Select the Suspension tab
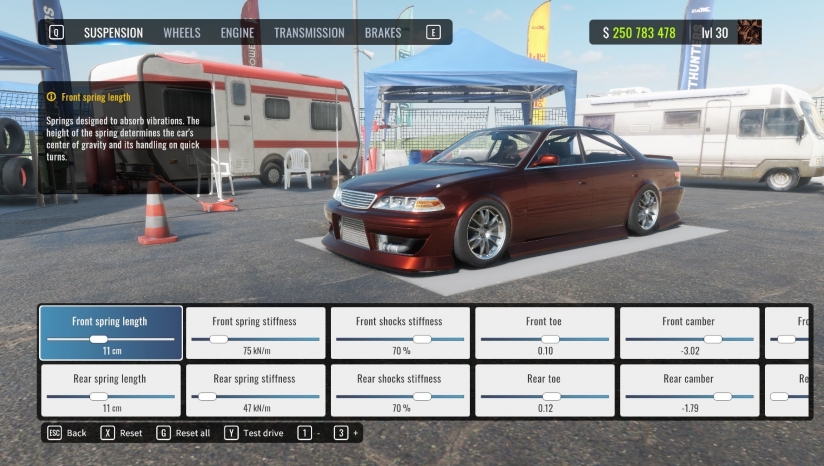Screen dimensions: 824x466 [113, 33]
